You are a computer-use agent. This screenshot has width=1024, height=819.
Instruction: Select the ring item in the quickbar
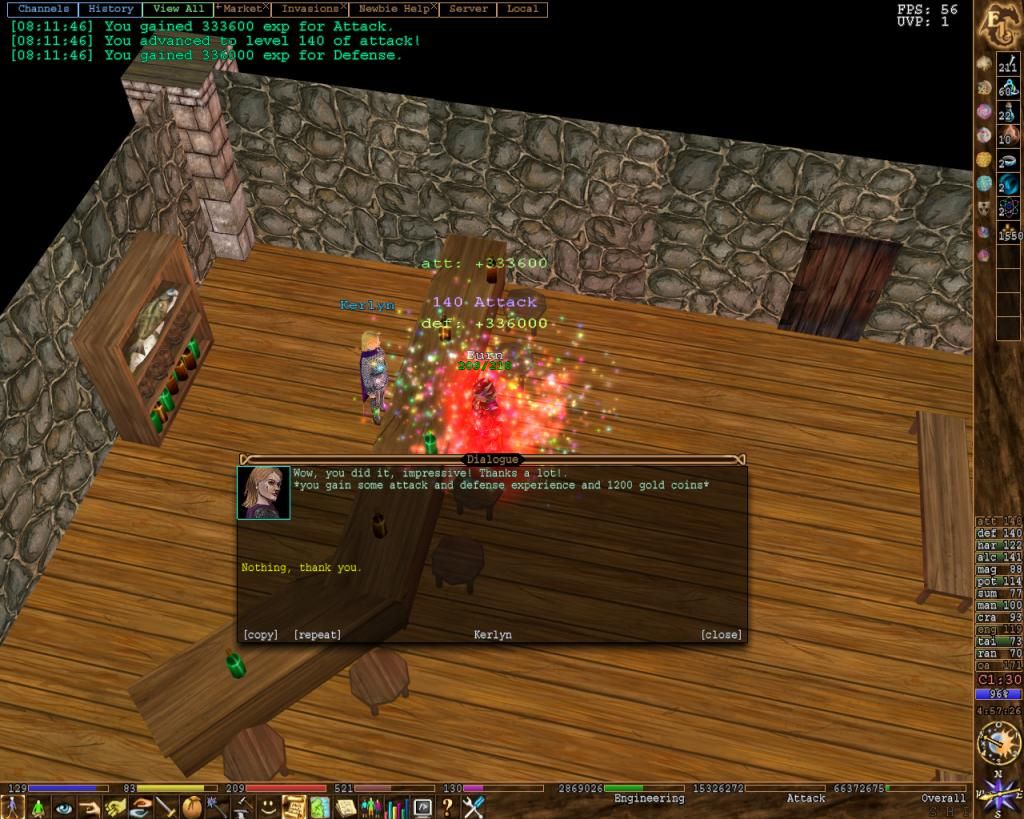[x=1008, y=160]
